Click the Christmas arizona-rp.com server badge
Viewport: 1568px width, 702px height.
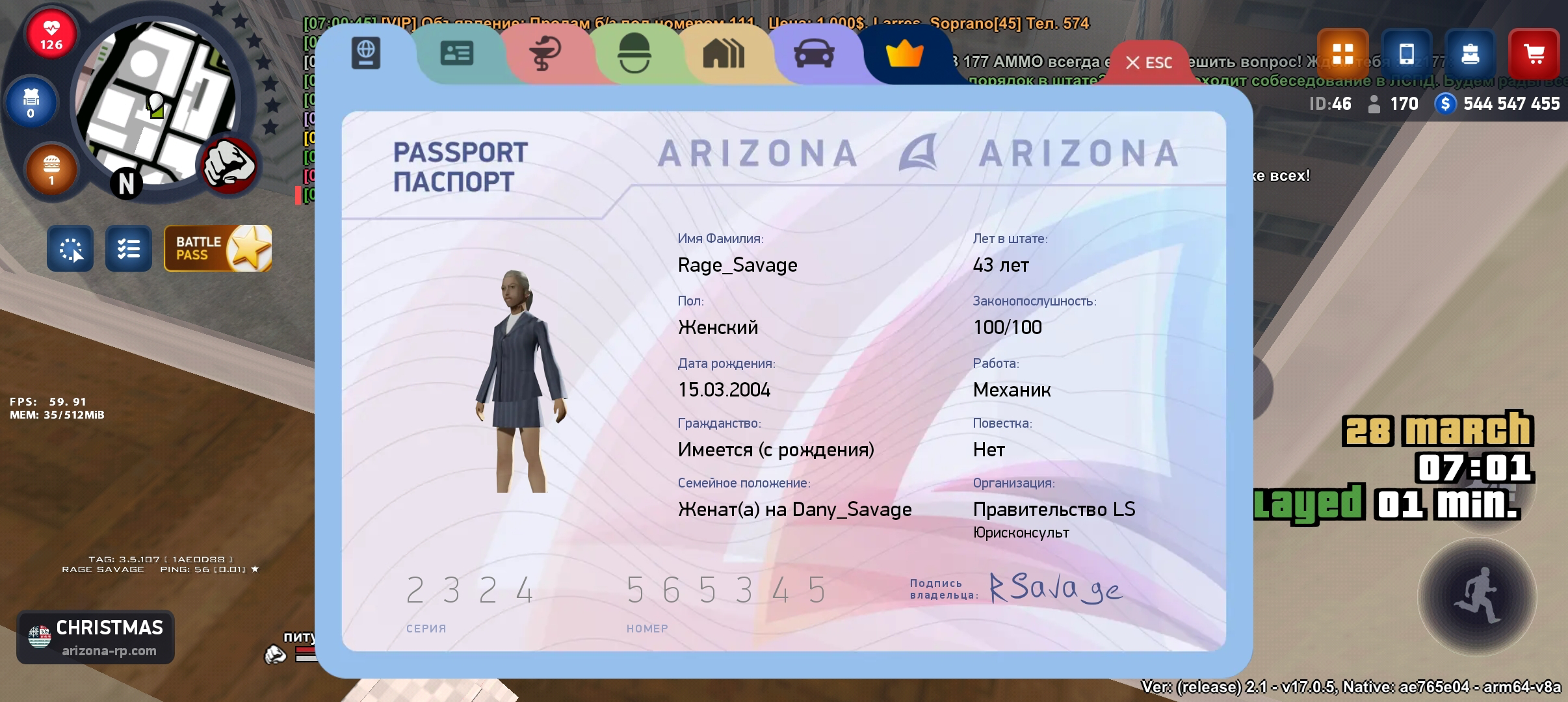tap(96, 637)
